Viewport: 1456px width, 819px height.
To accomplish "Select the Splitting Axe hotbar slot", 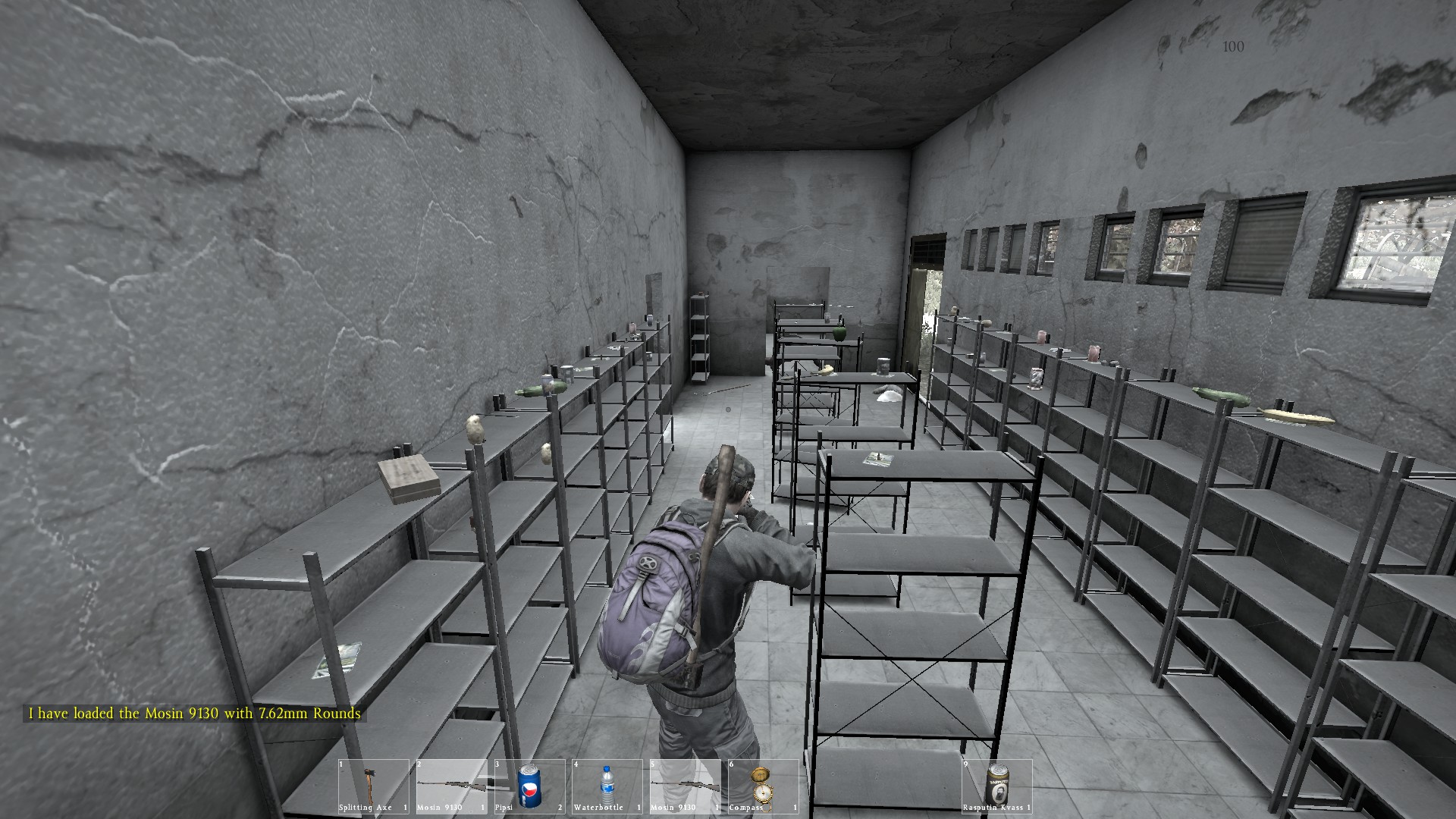I will pyautogui.click(x=373, y=786).
